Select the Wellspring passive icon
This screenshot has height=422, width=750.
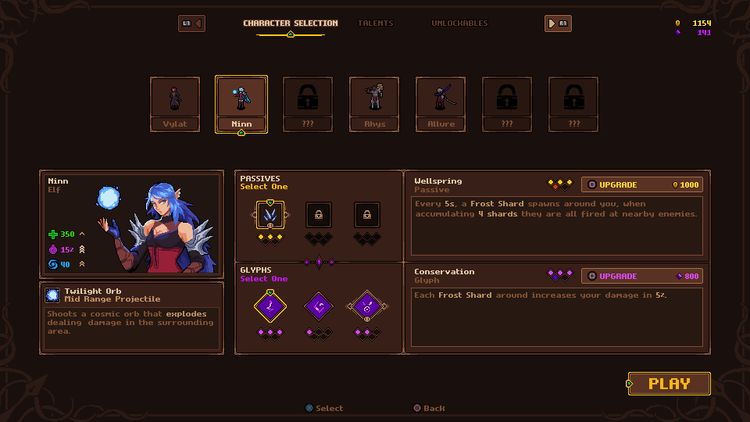(x=270, y=213)
